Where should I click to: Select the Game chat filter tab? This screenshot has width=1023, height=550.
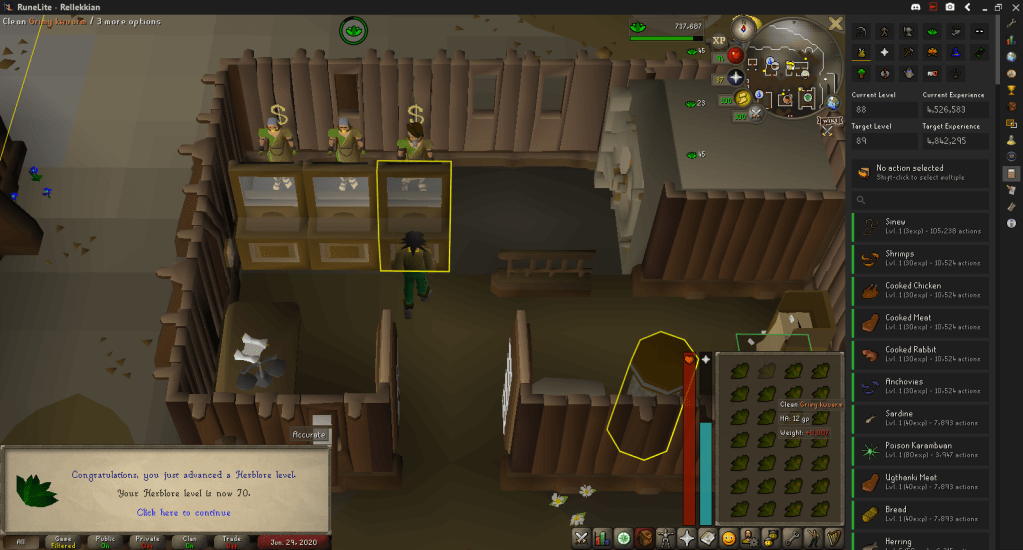click(62, 541)
